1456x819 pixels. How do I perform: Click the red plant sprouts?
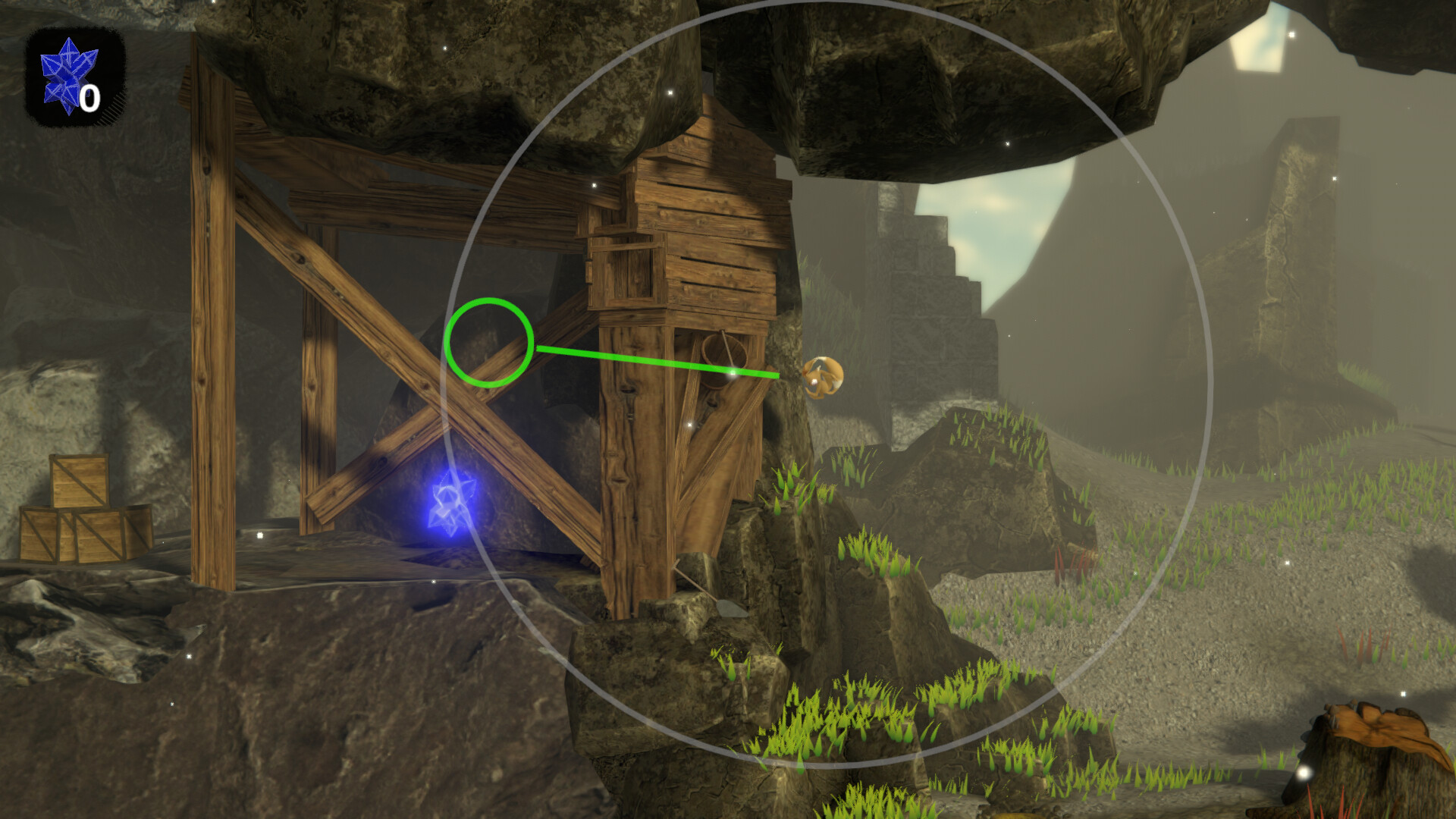click(1077, 565)
